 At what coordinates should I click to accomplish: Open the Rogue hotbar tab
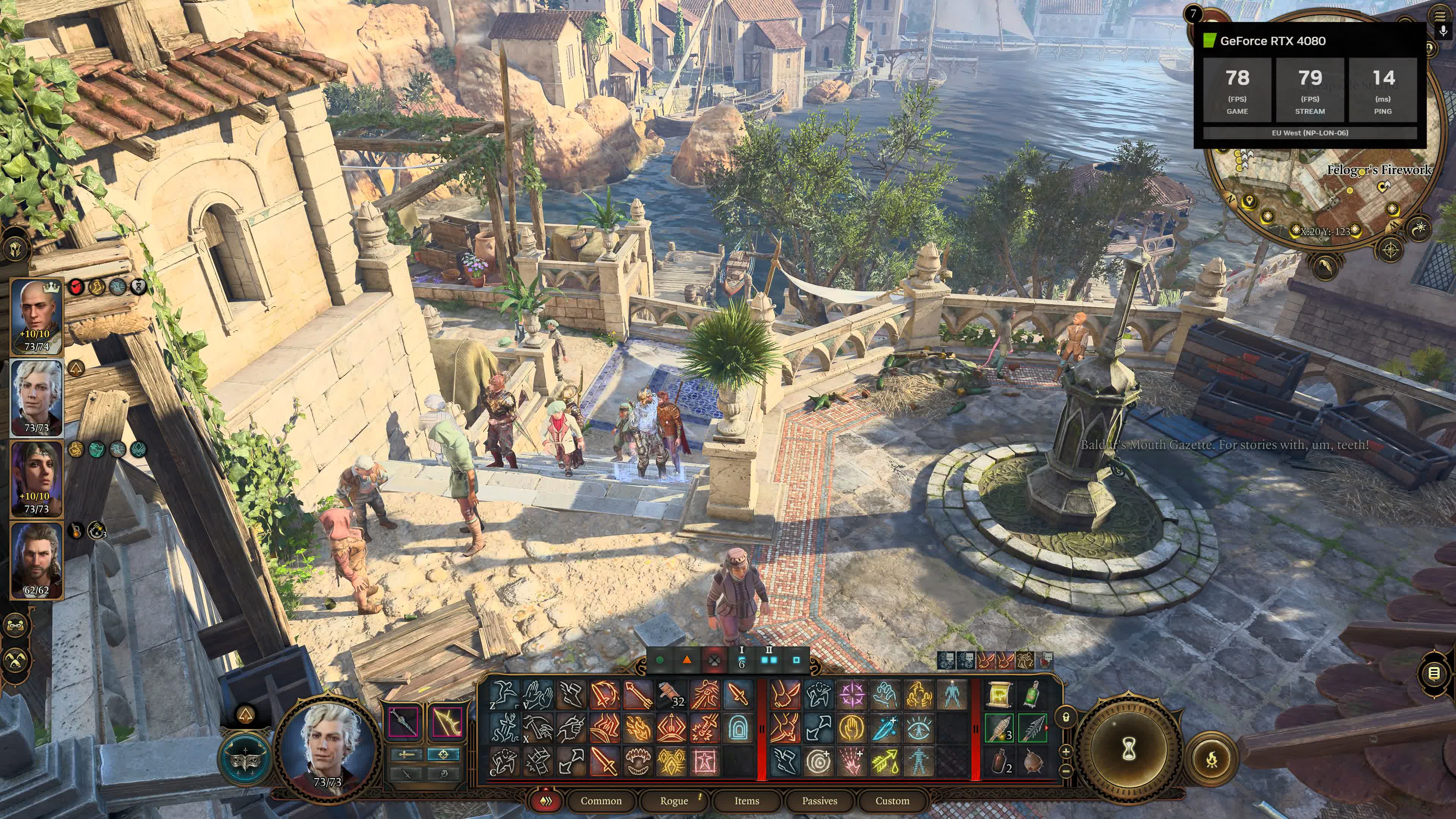click(x=674, y=800)
